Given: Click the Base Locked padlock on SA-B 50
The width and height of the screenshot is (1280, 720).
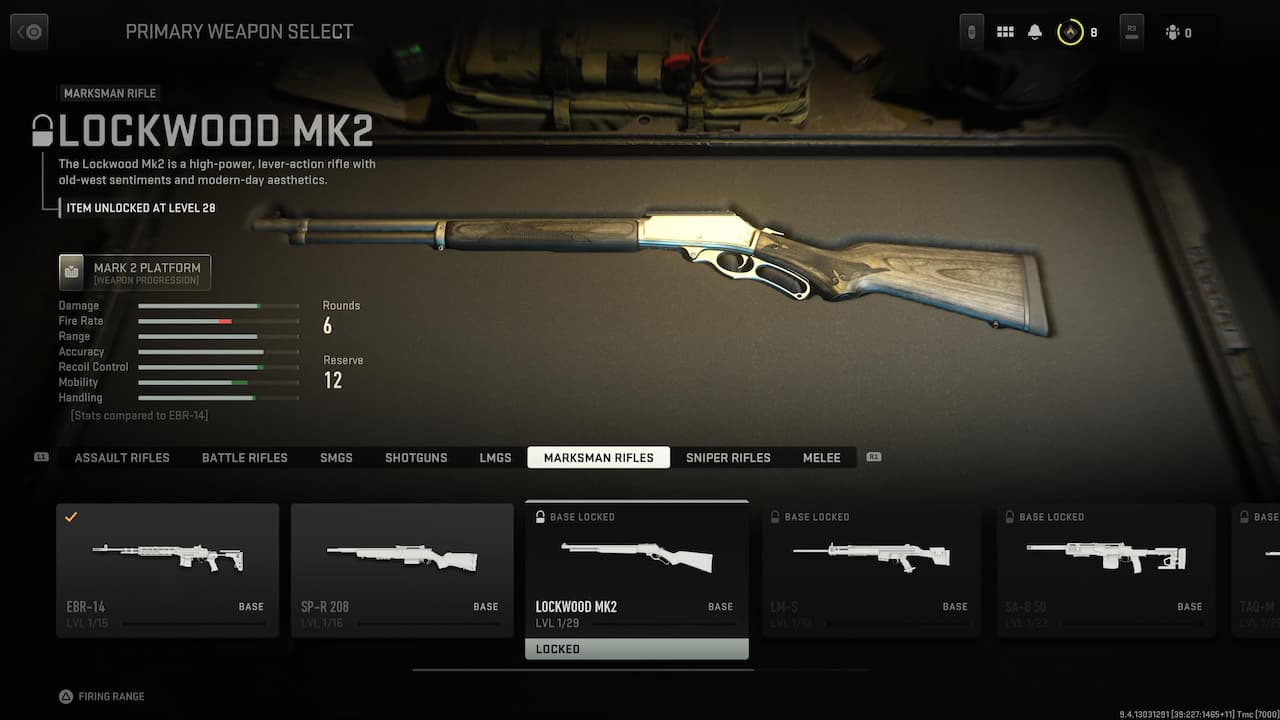Looking at the screenshot, I should click(1010, 517).
